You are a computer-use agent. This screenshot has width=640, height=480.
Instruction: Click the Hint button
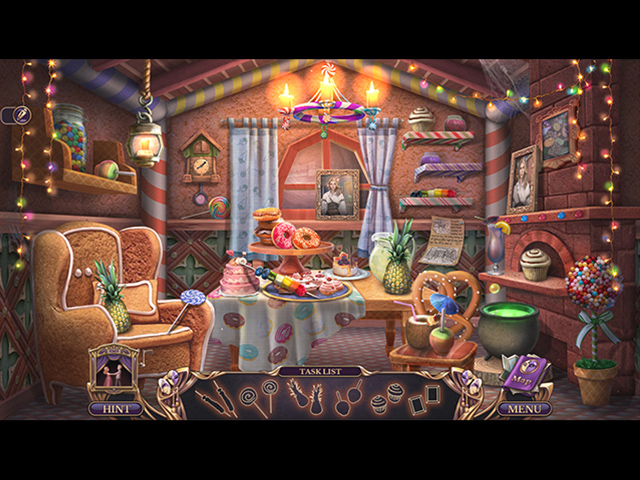[113, 408]
